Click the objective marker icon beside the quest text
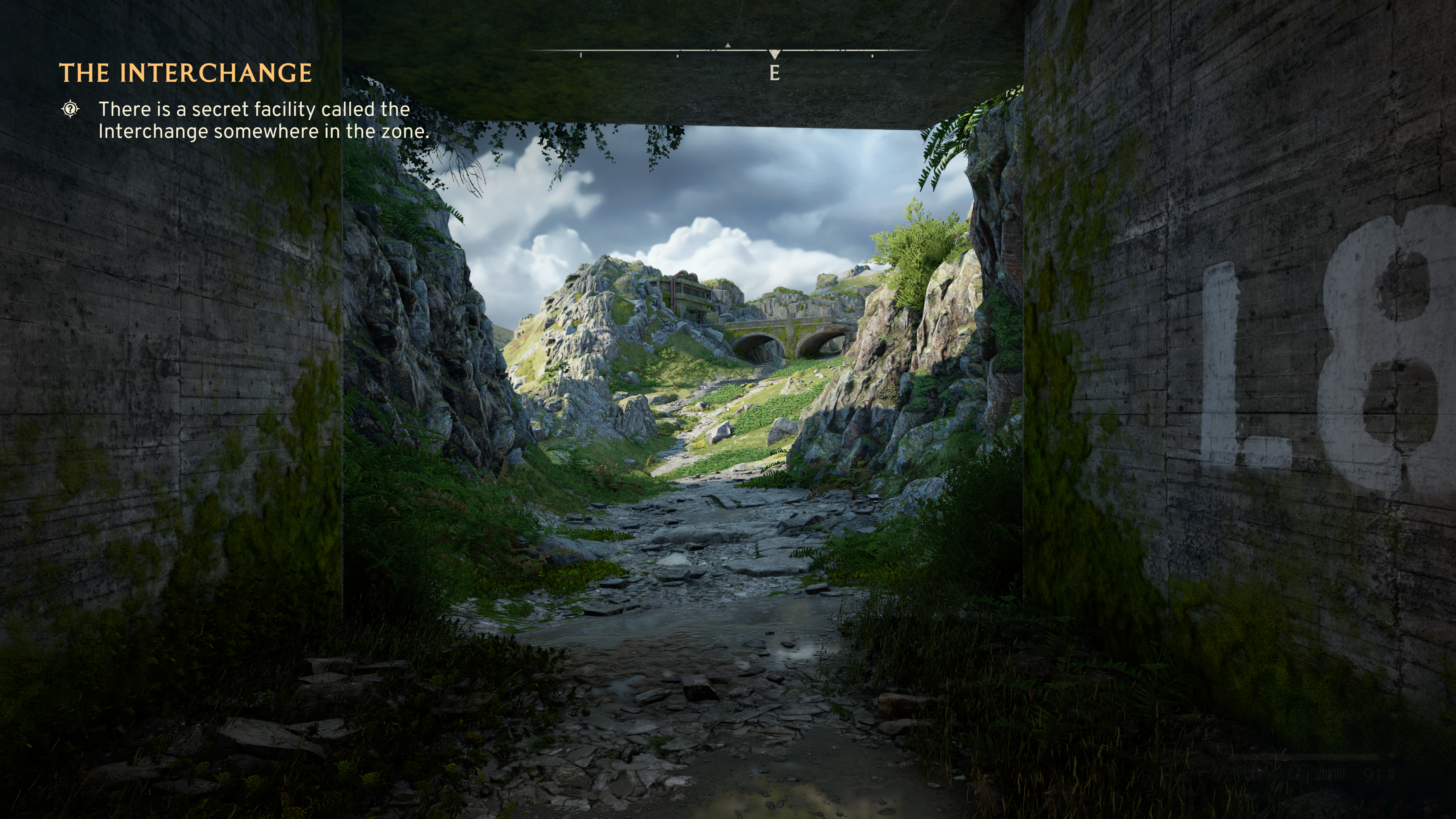Viewport: 1456px width, 819px height. point(70,108)
